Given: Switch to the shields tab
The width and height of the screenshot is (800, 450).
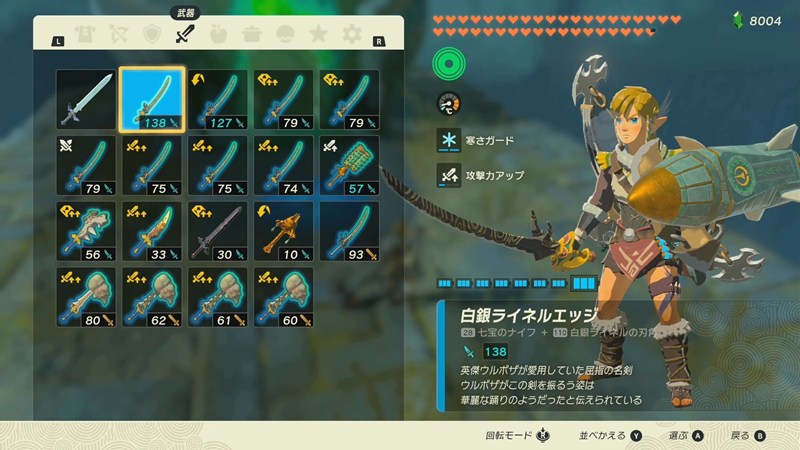Looking at the screenshot, I should [x=152, y=36].
